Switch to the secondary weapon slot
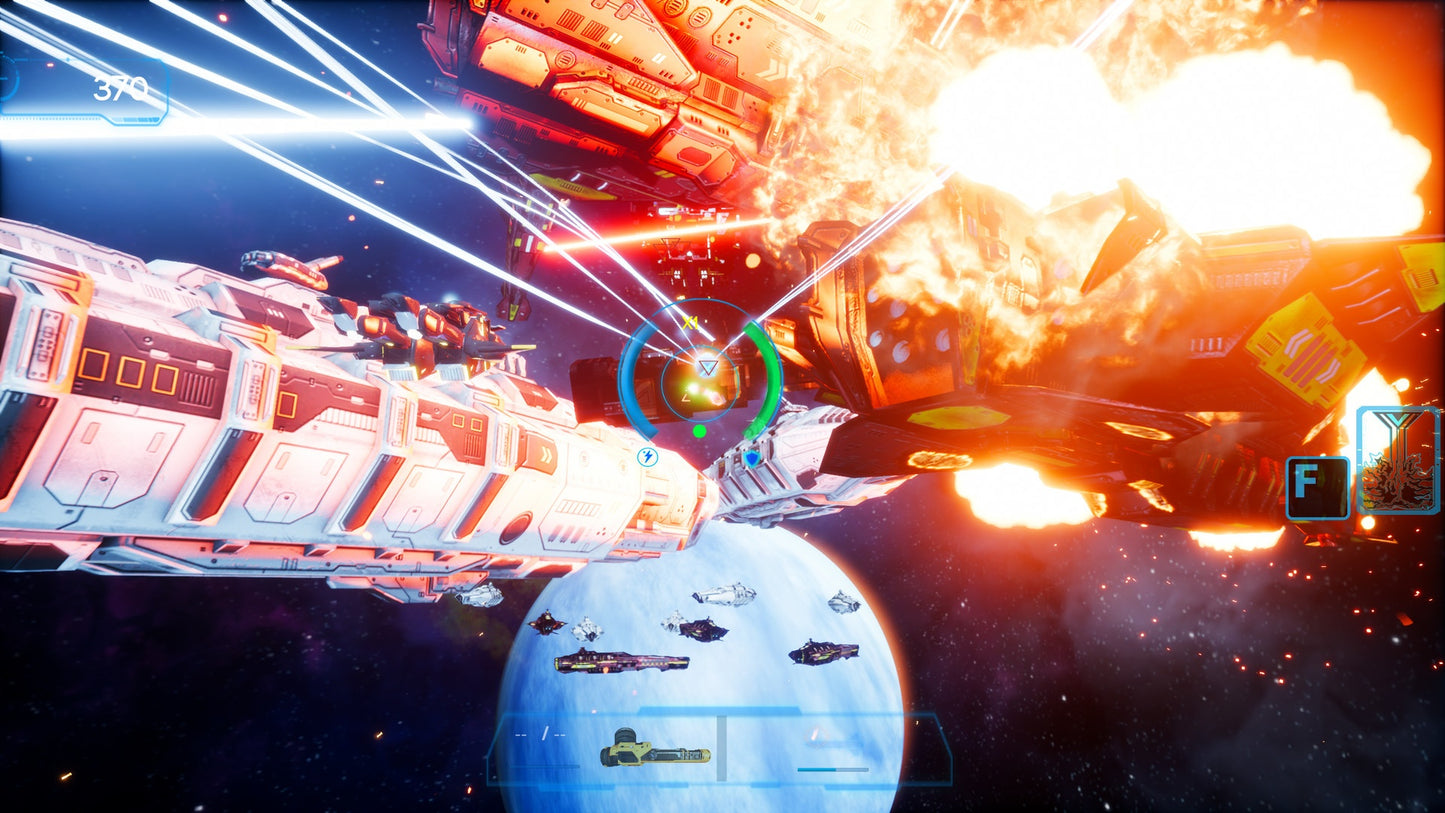Image resolution: width=1445 pixels, height=813 pixels. (832, 754)
